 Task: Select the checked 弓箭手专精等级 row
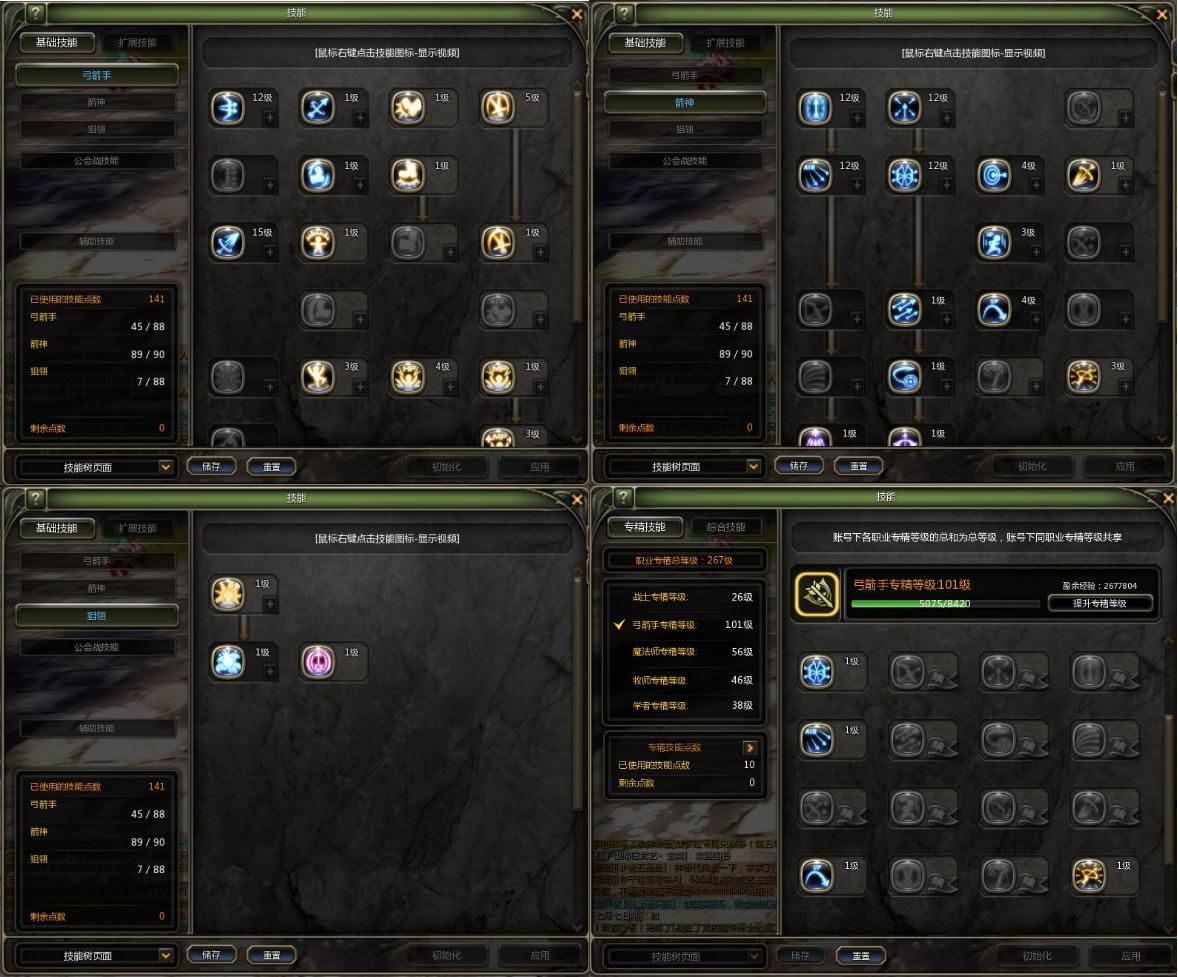685,625
